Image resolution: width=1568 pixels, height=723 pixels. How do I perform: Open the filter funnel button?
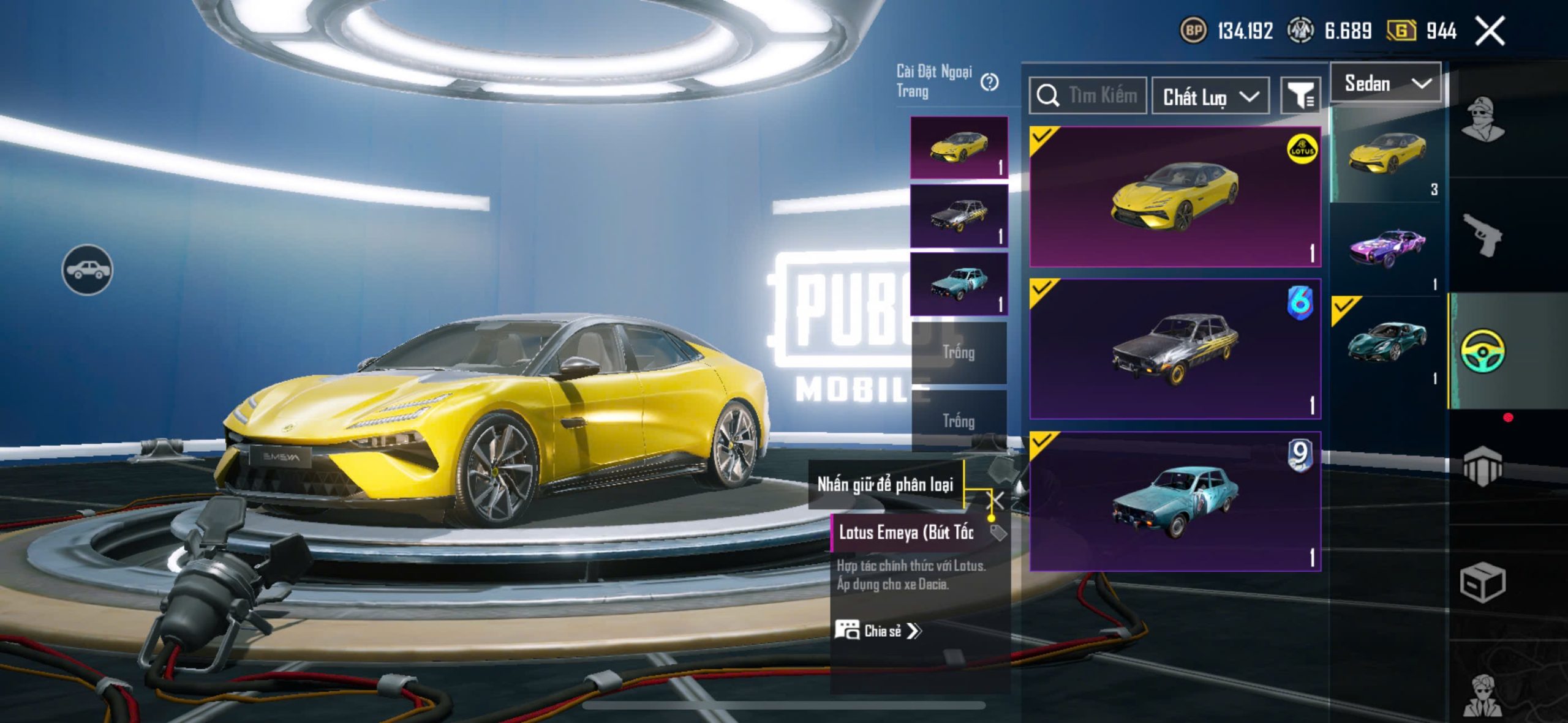pyautogui.click(x=1300, y=96)
